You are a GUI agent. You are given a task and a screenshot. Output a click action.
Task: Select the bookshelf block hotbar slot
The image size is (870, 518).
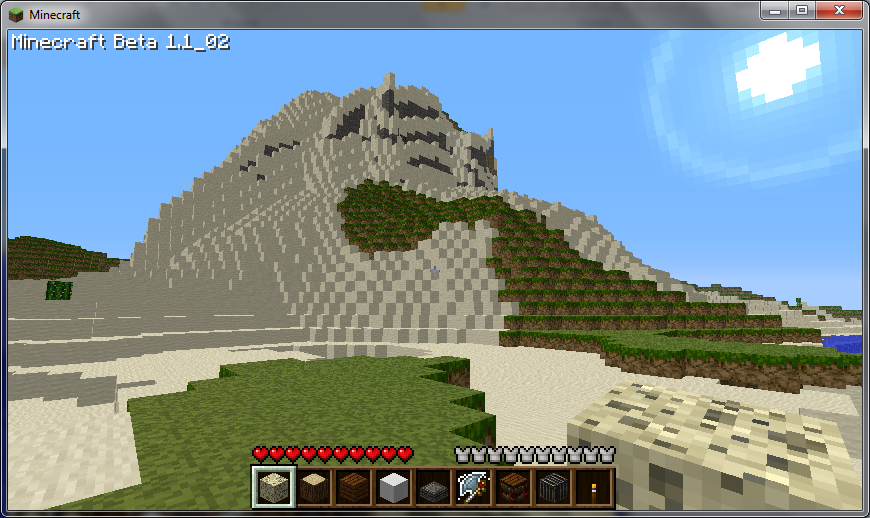(512, 487)
